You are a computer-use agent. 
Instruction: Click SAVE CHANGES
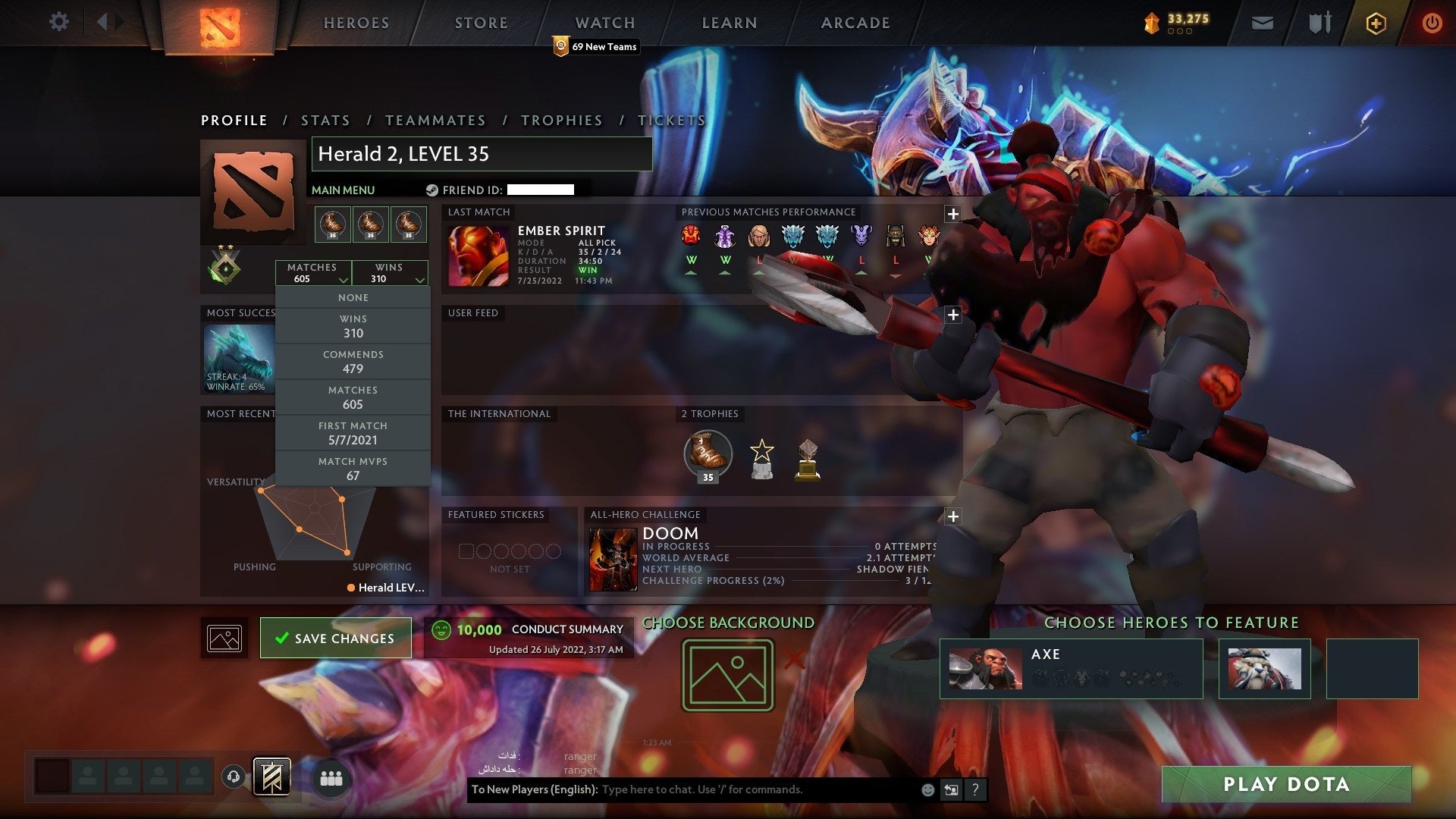click(x=335, y=638)
